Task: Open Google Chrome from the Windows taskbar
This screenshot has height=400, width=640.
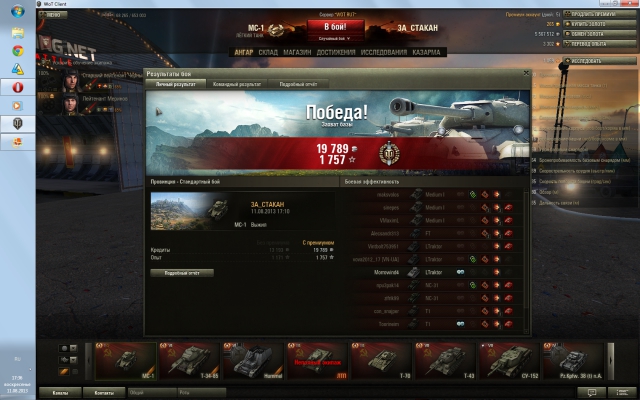Action: pos(18,50)
